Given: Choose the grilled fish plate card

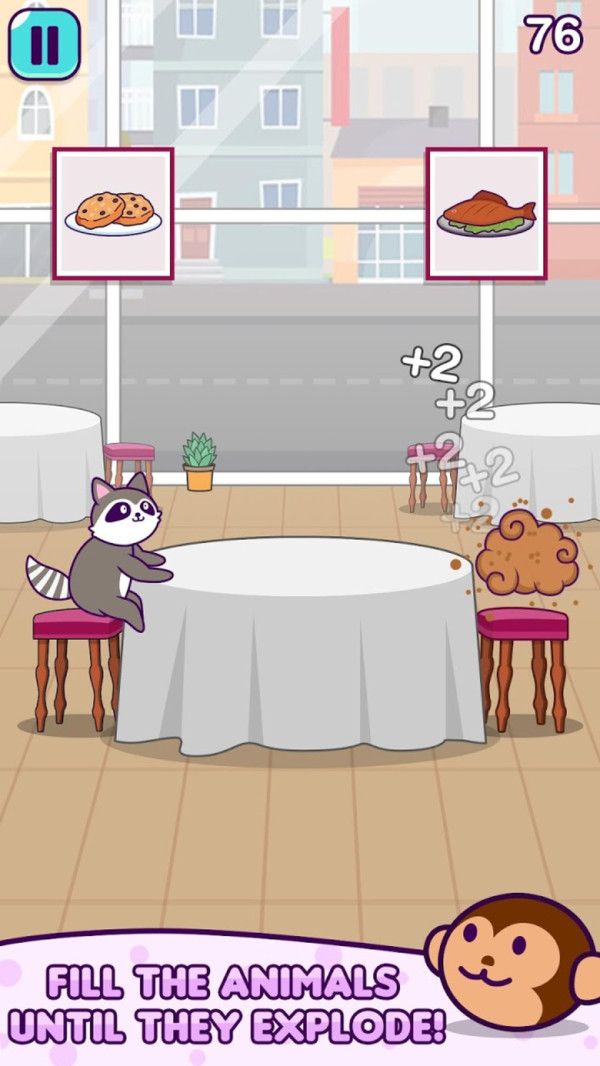Looking at the screenshot, I should coord(486,214).
